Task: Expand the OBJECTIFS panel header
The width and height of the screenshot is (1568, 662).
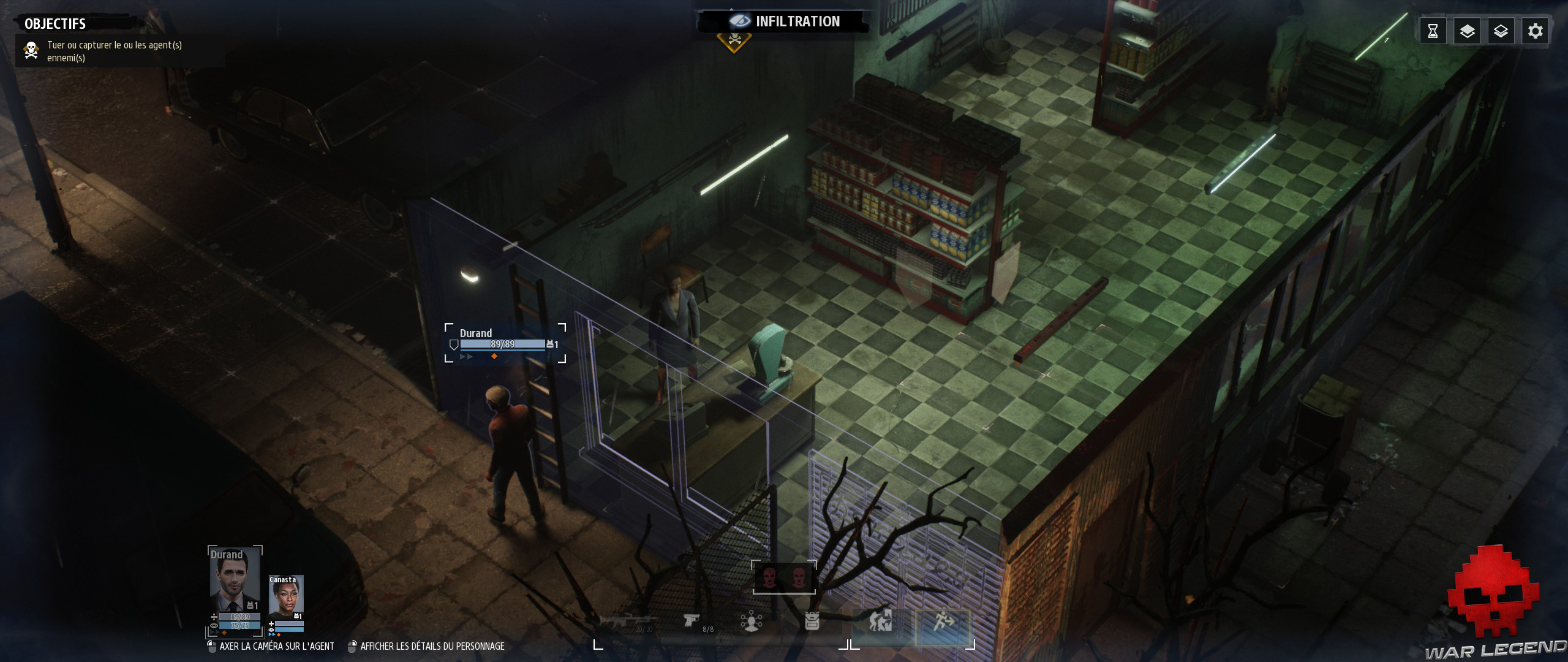Action: (x=54, y=25)
